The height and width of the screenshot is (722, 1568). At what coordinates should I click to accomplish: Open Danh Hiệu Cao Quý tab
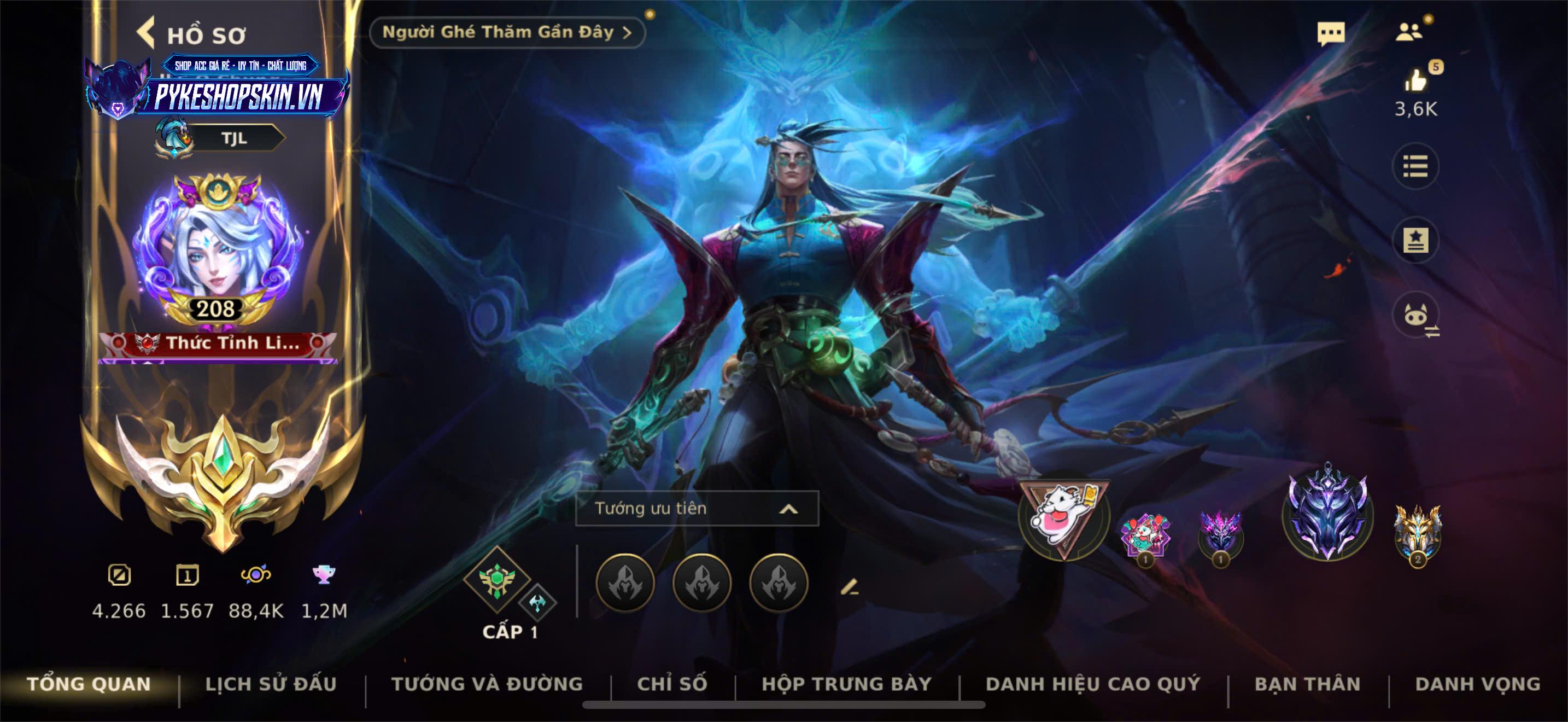point(1092,684)
